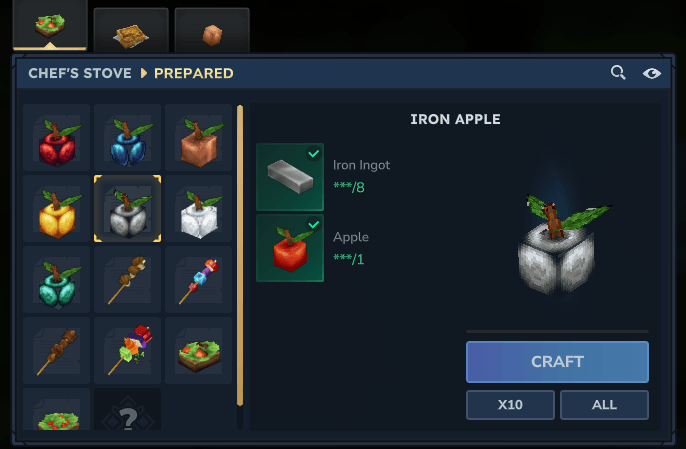Viewport: 686px width, 449px height.
Task: Pick the red and blue candy skewer recipe
Action: point(198,279)
